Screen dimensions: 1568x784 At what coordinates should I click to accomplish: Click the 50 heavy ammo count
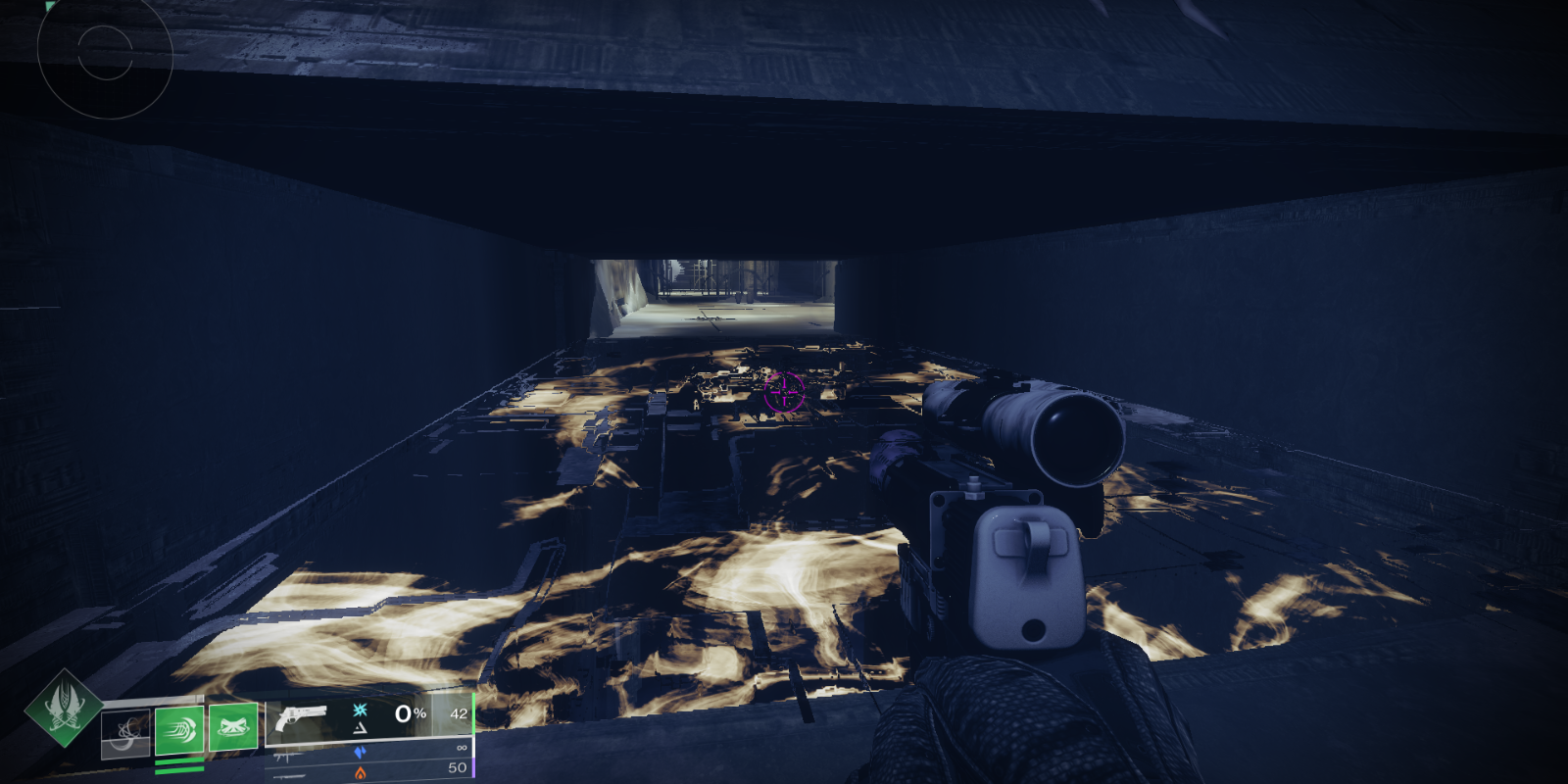(x=459, y=768)
